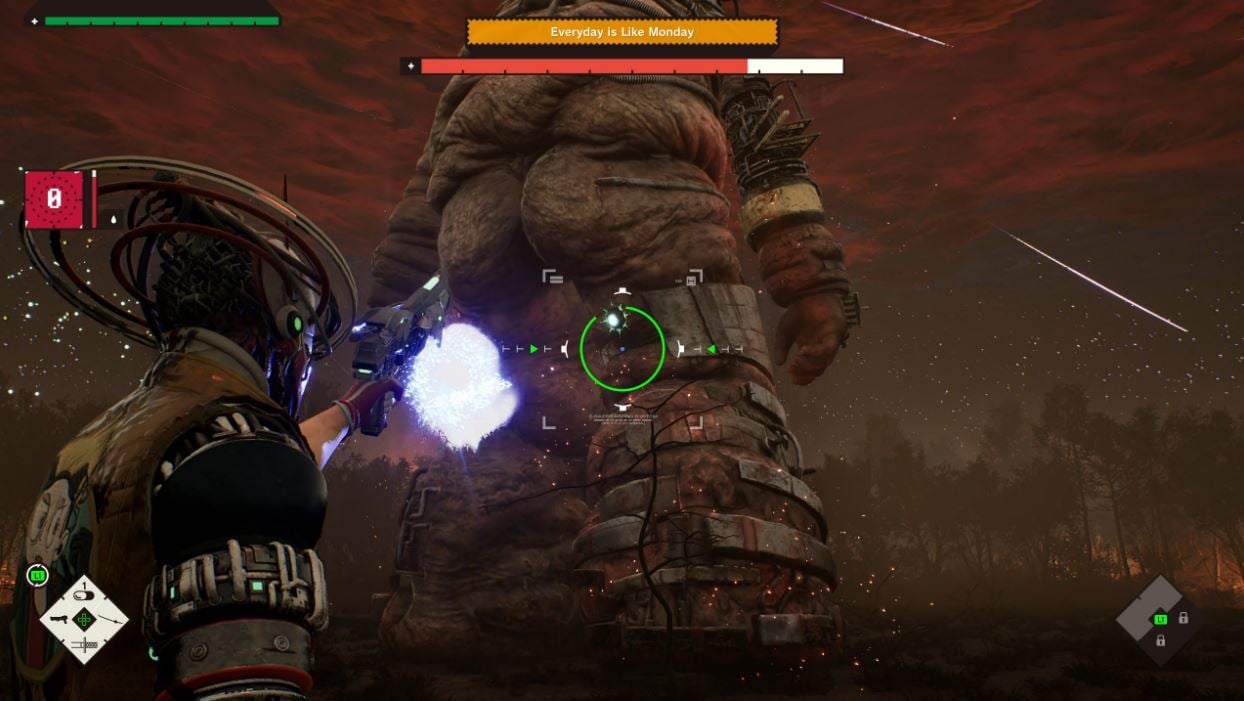Select the capsule item slot in the weapon diamond
The width and height of the screenshot is (1244, 701).
(x=84, y=598)
